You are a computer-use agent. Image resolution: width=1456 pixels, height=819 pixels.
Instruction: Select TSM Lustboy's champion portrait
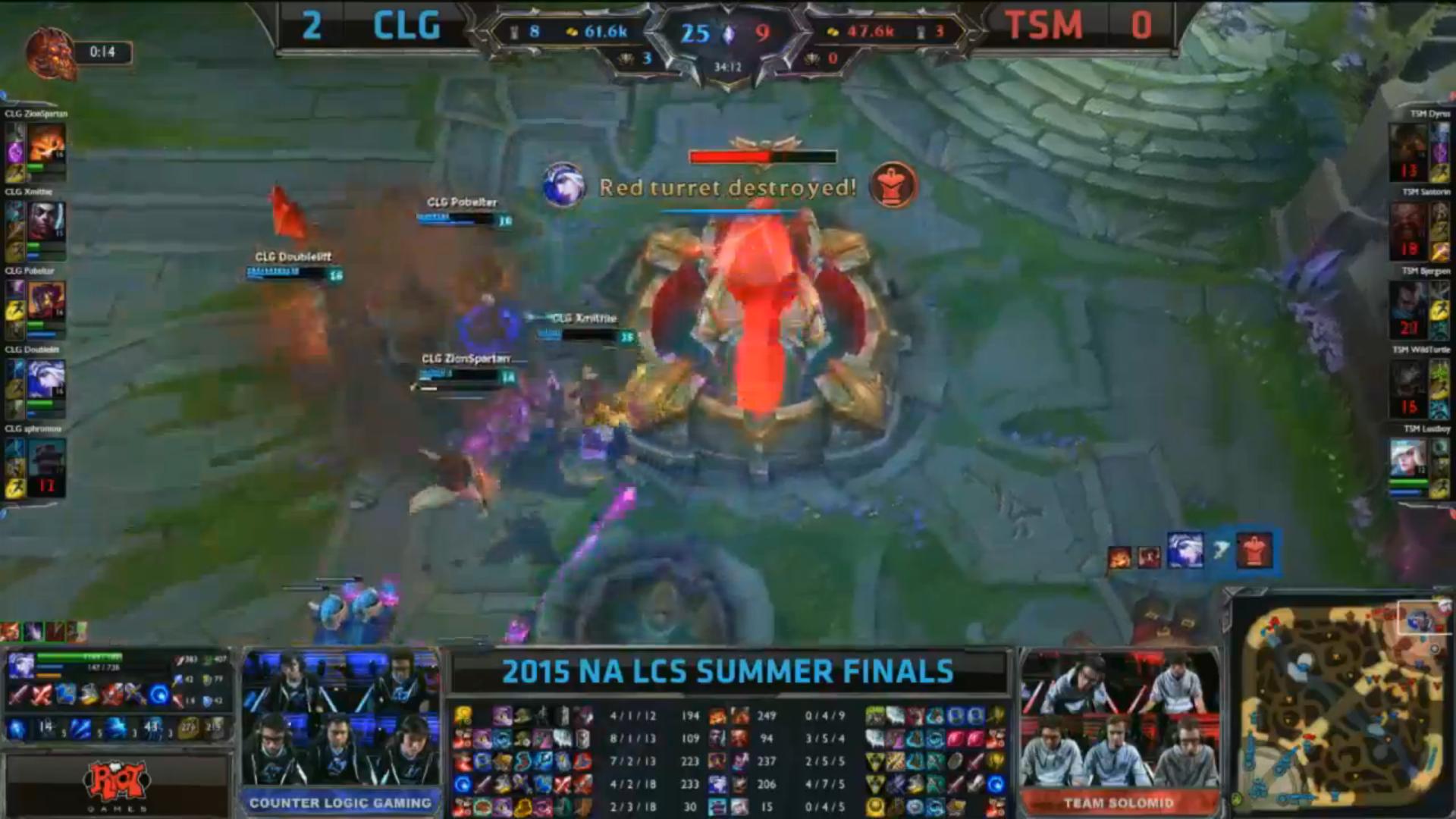1408,459
